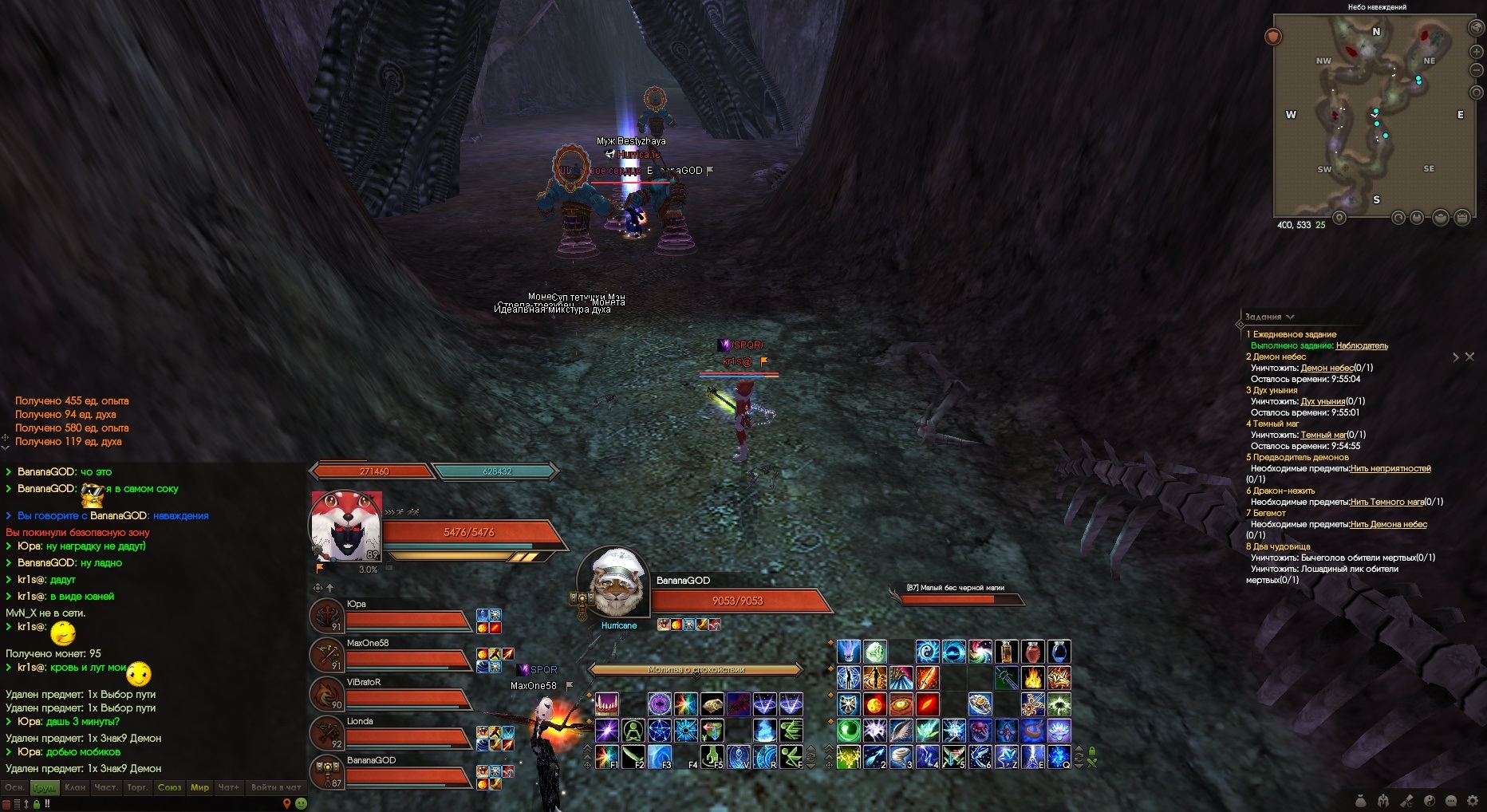Use the blue yin-yang swirl skill
The height and width of the screenshot is (812, 1487).
coord(927,652)
